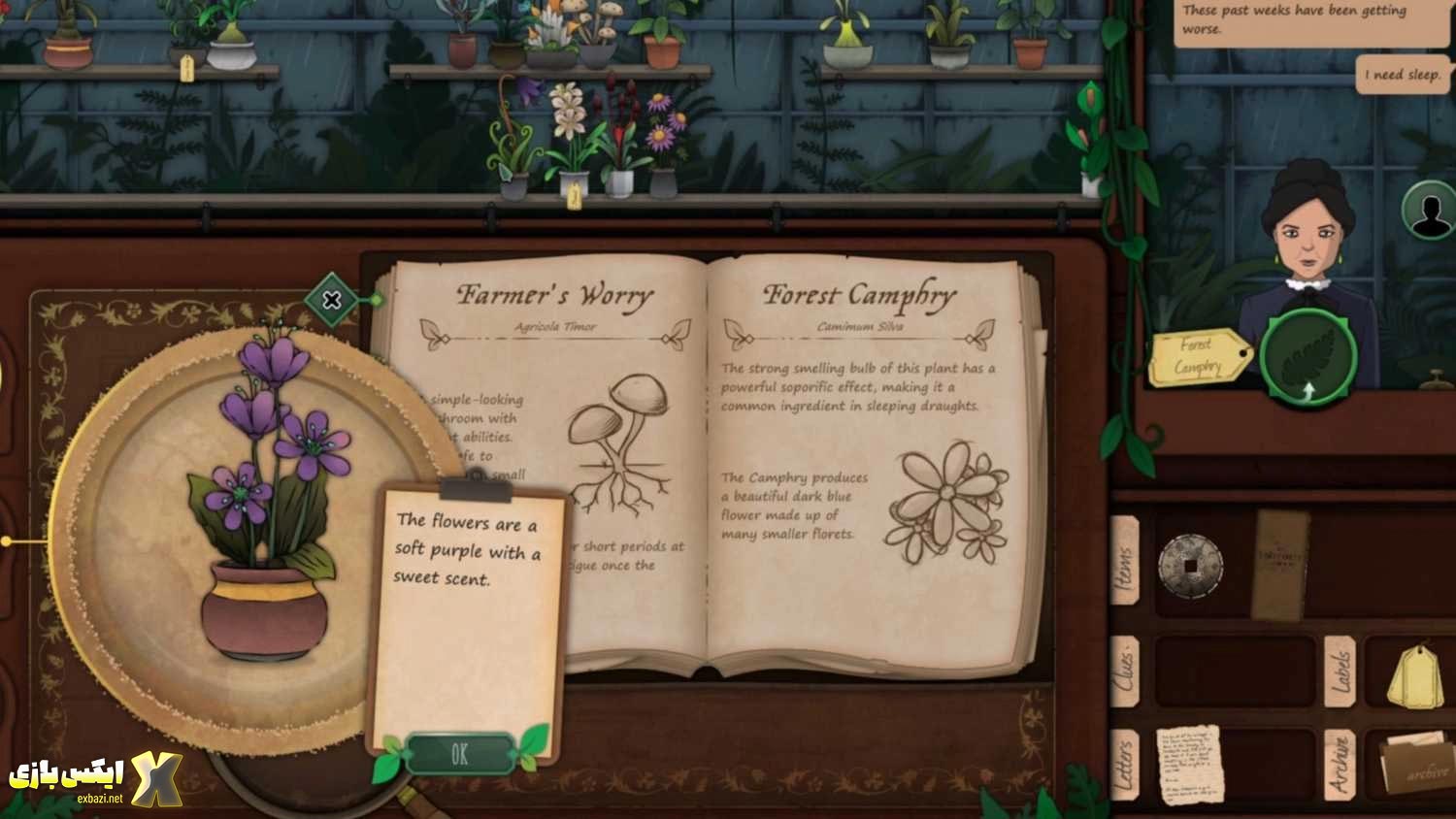Open the Clues drawer tab
This screenshot has height=819, width=1456.
1125,672
